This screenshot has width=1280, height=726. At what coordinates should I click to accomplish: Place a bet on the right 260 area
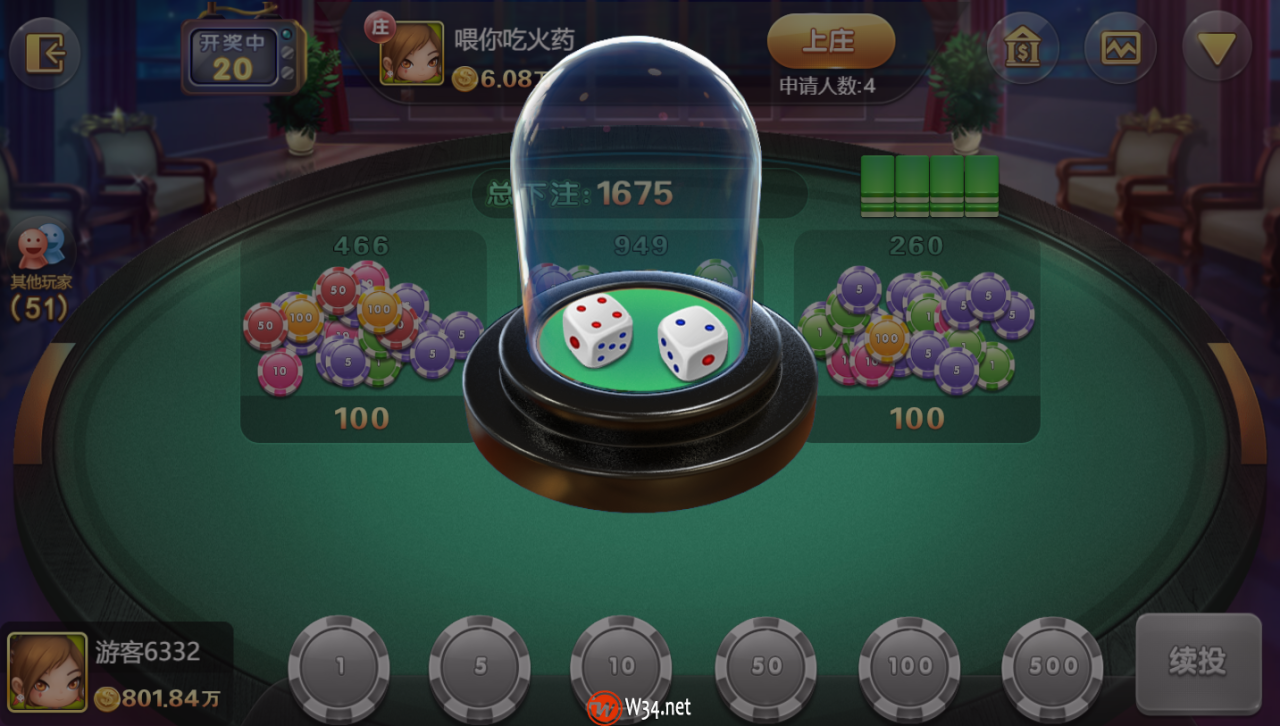917,330
